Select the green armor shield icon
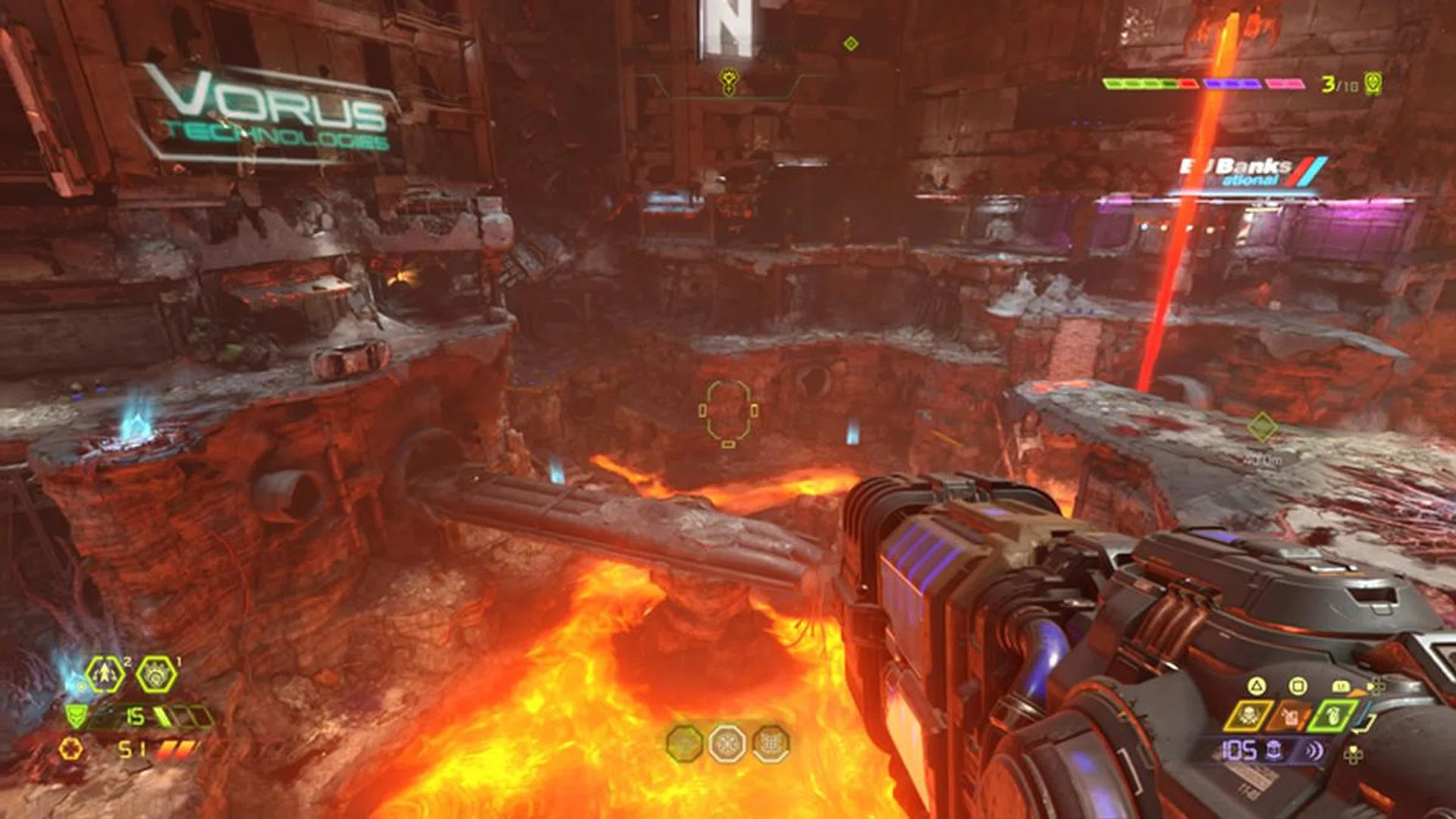The width and height of the screenshot is (1456, 819). [x=76, y=715]
